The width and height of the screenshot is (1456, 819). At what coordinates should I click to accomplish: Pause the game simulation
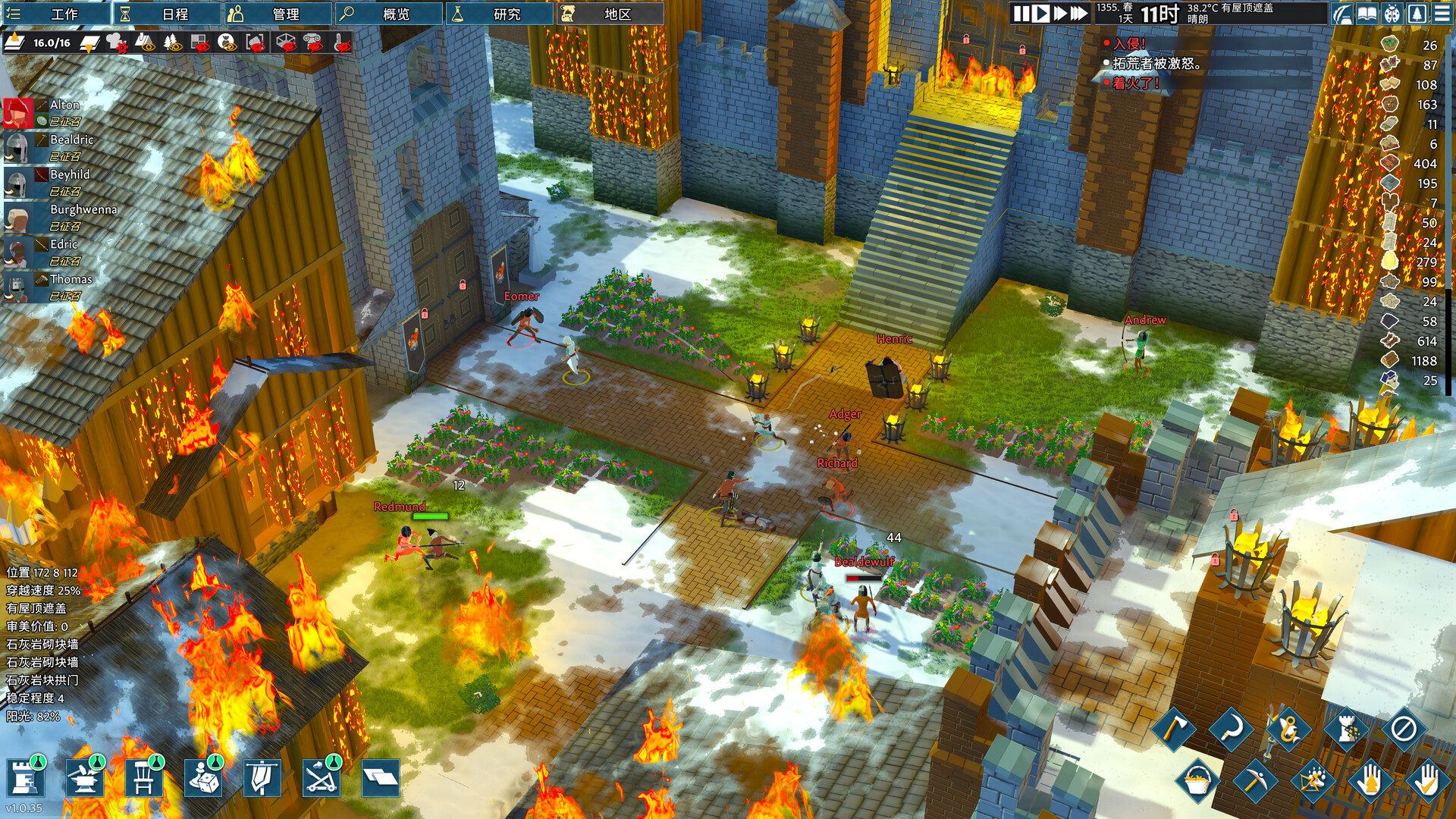click(x=1021, y=14)
